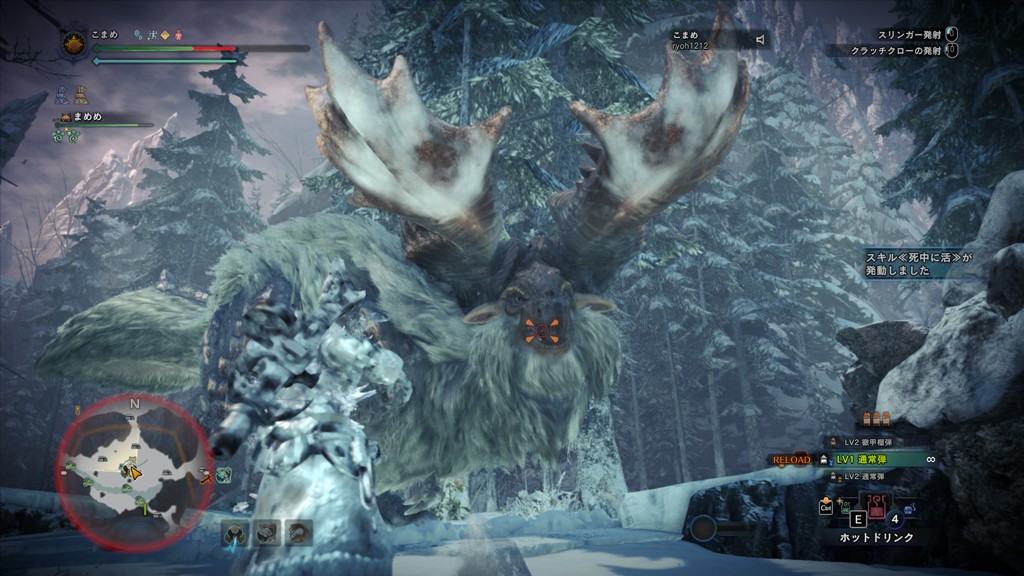This screenshot has width=1024, height=576.
Task: Toggle the voice chat speaker icon
Action: 760,39
